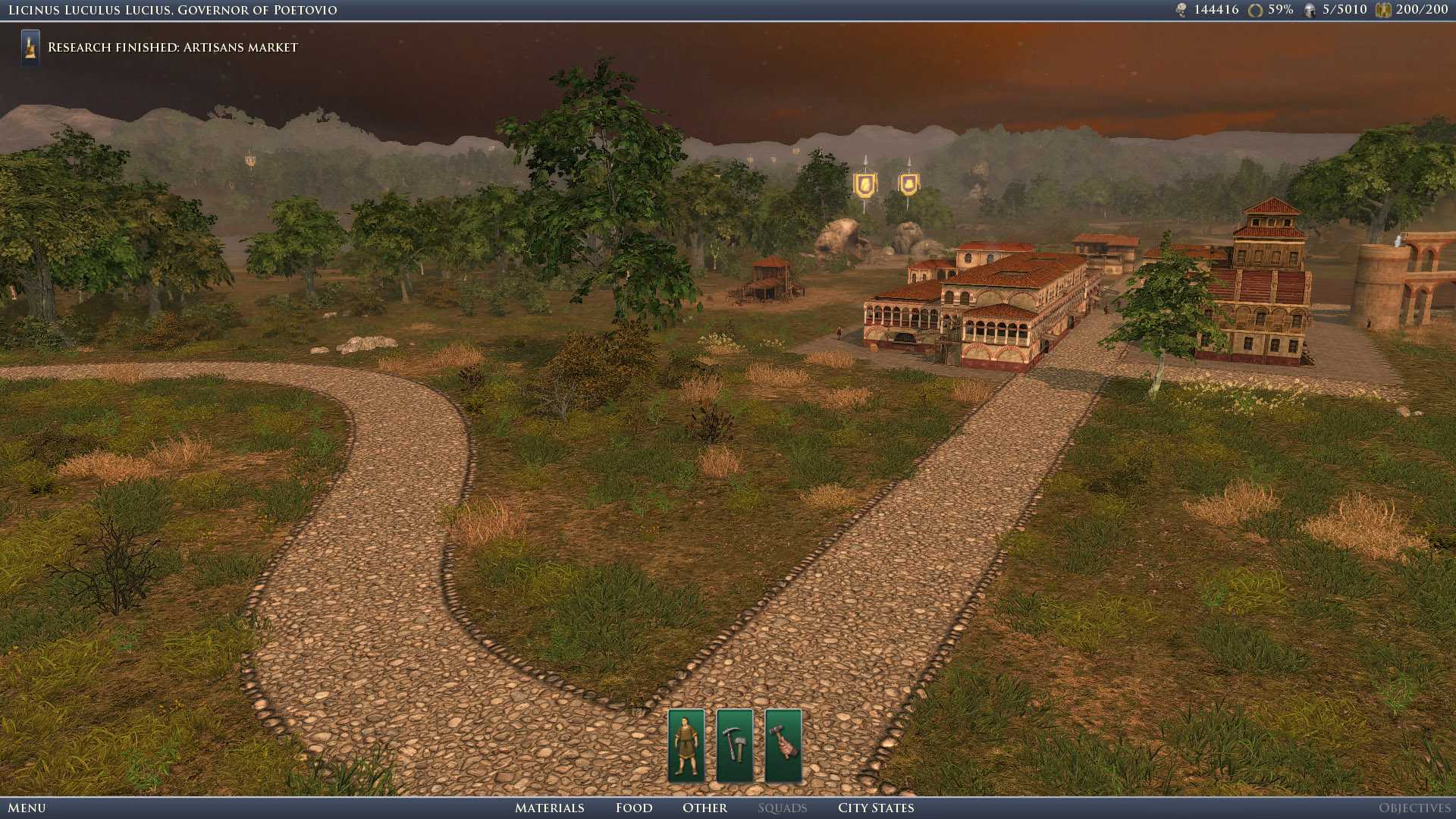The height and width of the screenshot is (819, 1456).
Task: Click the eagle standard population icon
Action: tap(1385, 10)
